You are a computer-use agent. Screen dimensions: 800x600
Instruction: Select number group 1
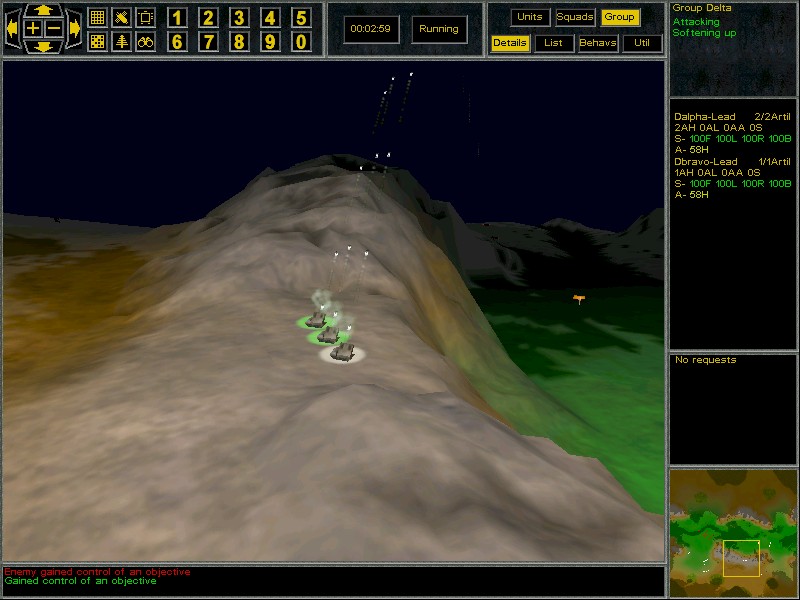pos(177,17)
